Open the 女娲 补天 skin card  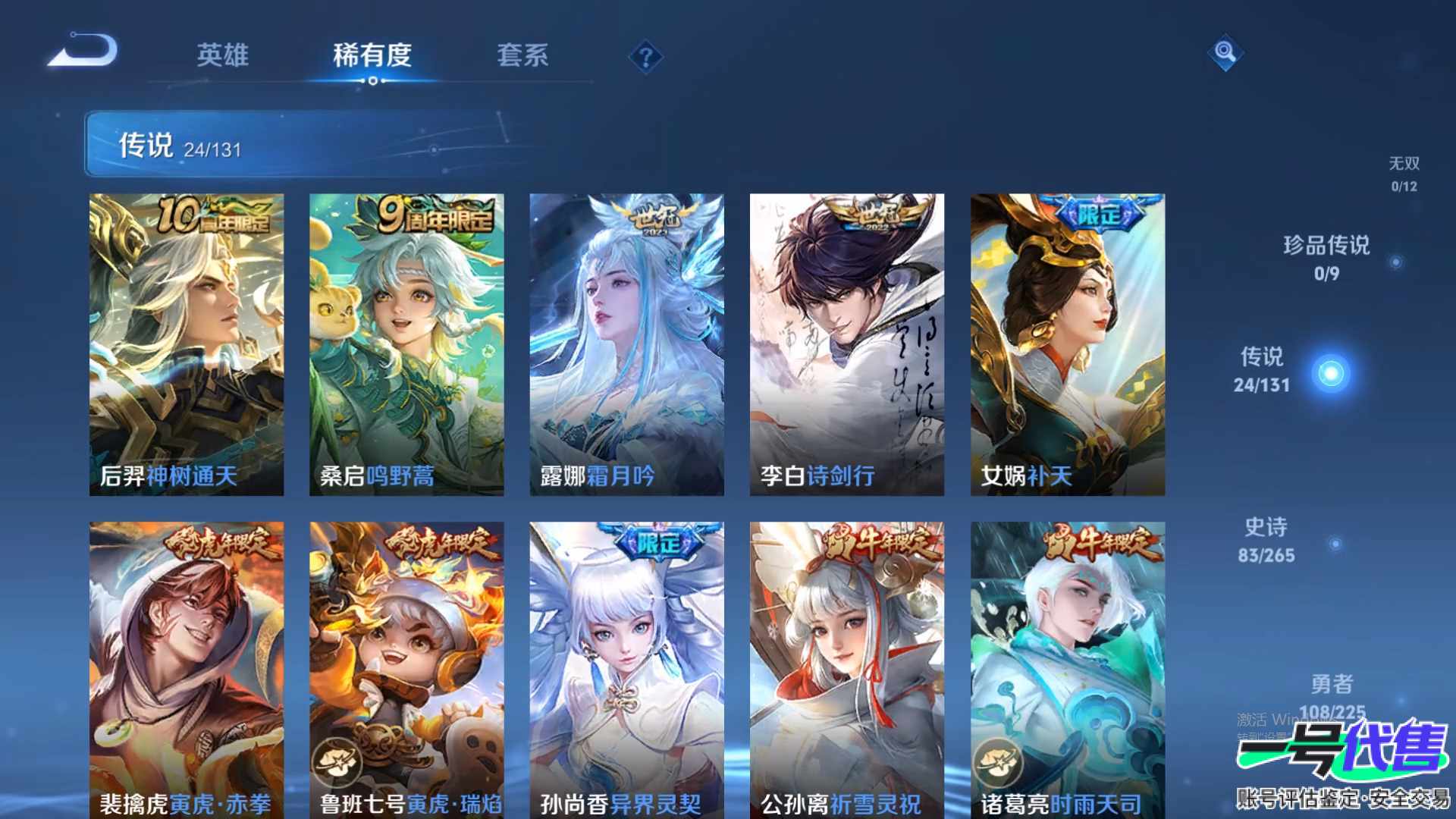point(1067,344)
